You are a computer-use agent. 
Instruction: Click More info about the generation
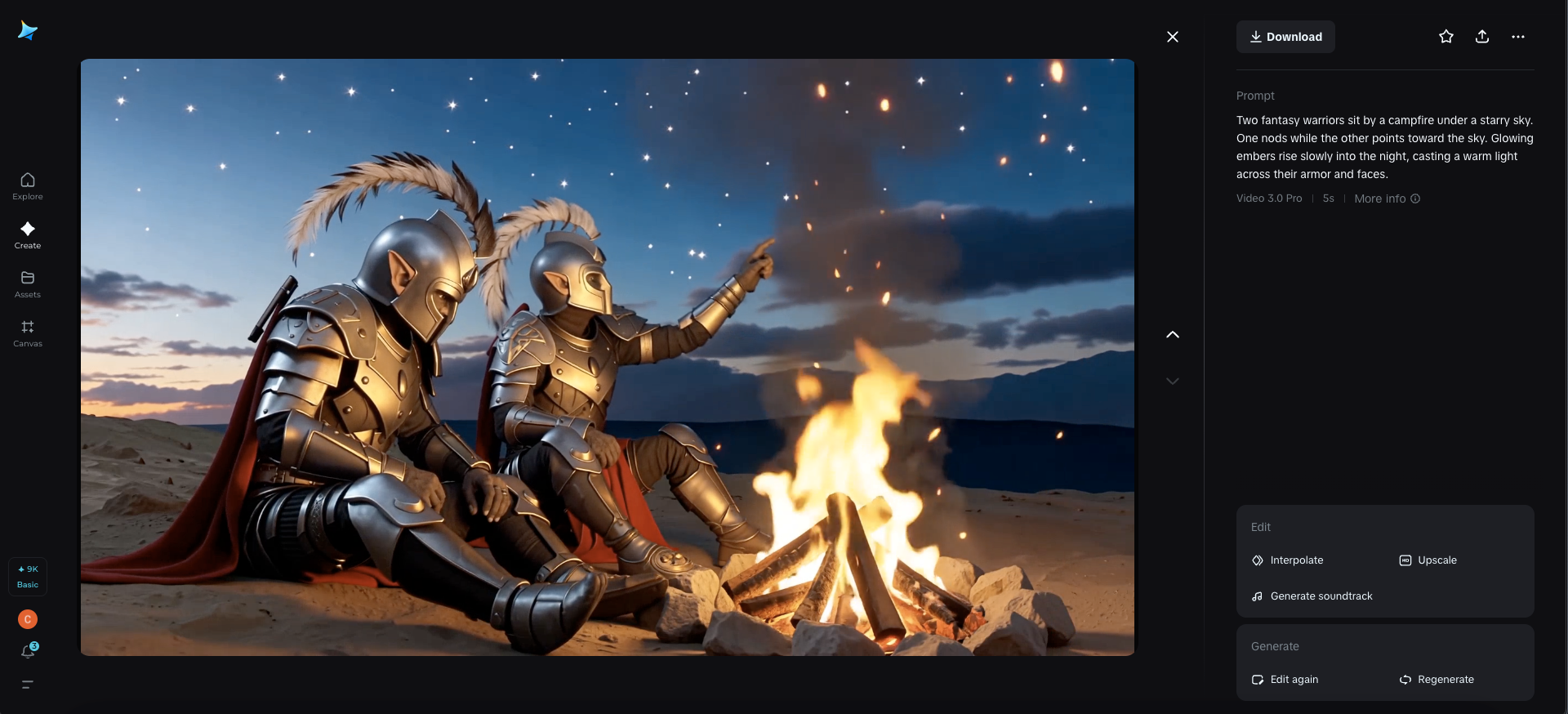pyautogui.click(x=1386, y=199)
